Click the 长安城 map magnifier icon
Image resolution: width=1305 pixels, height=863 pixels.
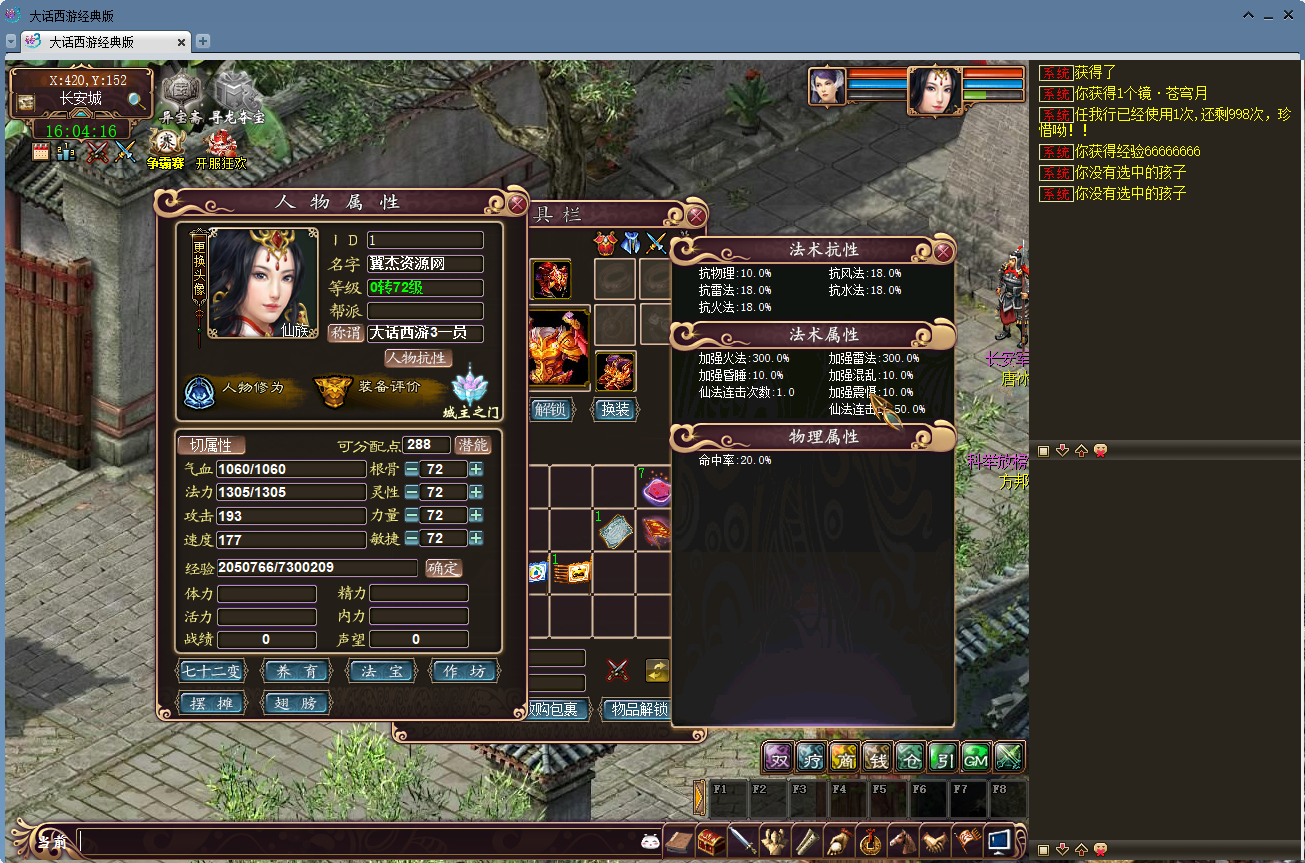pos(136,100)
